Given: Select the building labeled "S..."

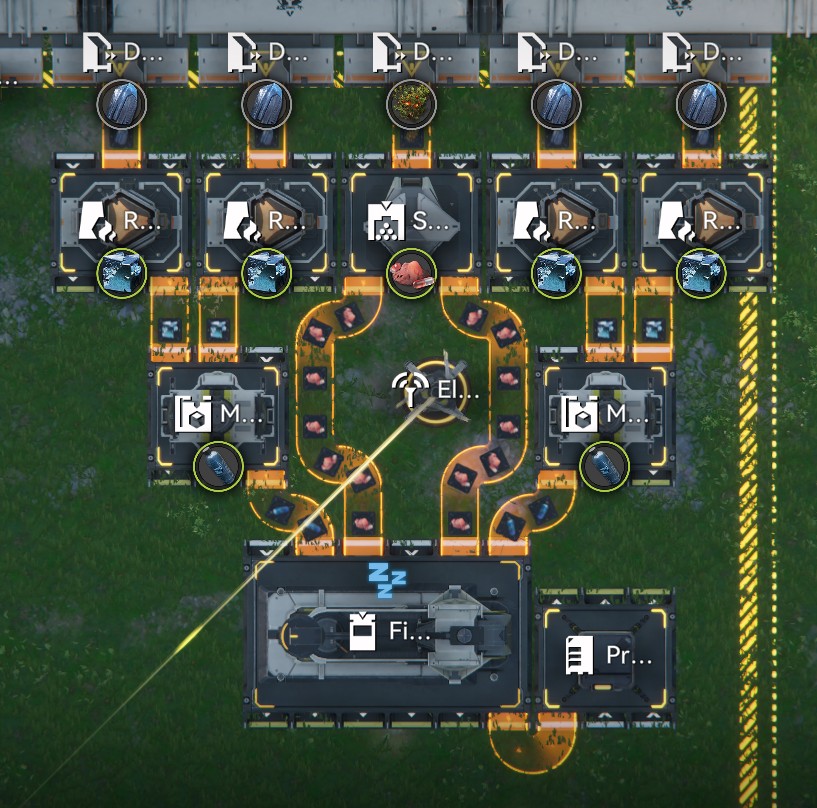Looking at the screenshot, I should pyautogui.click(x=412, y=221).
